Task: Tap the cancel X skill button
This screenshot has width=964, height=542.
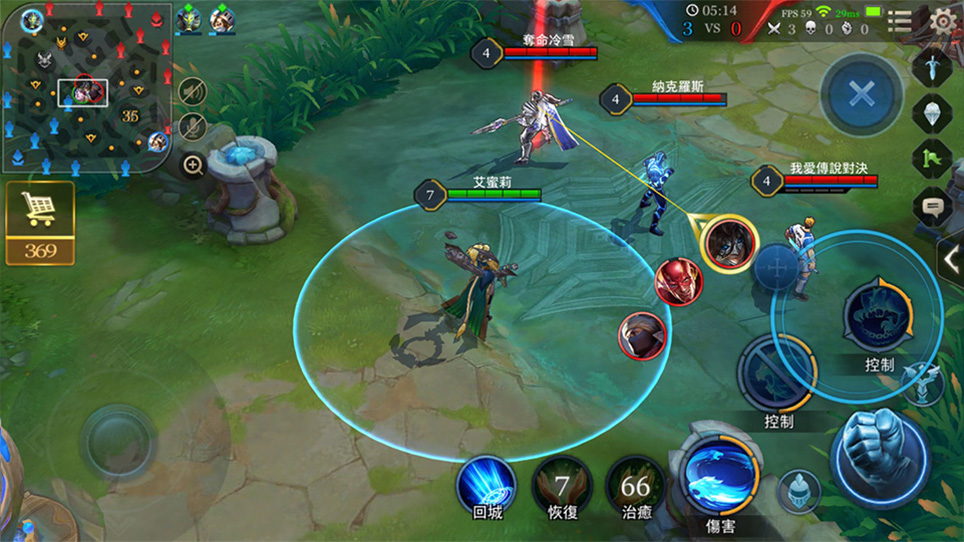Action: tap(861, 95)
